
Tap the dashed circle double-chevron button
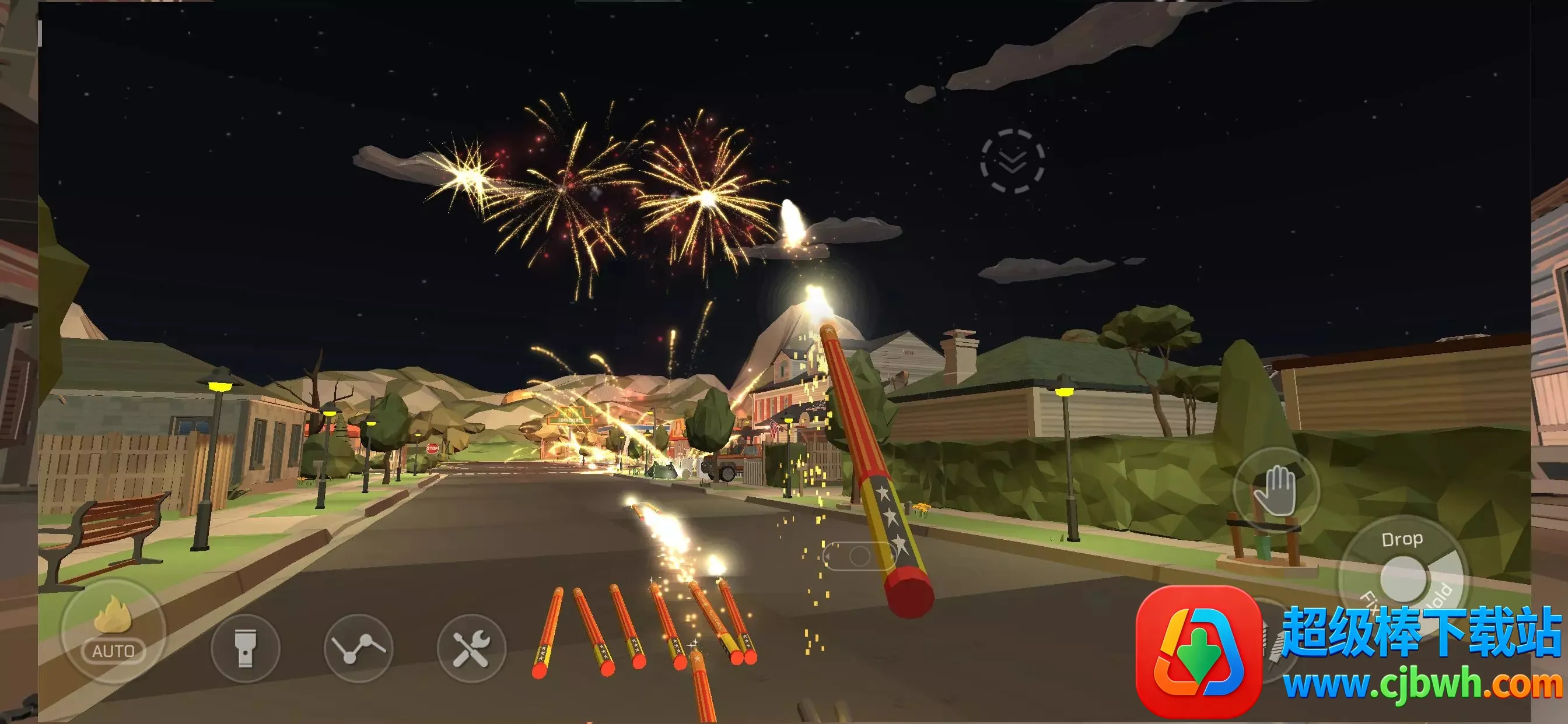pos(1012,161)
